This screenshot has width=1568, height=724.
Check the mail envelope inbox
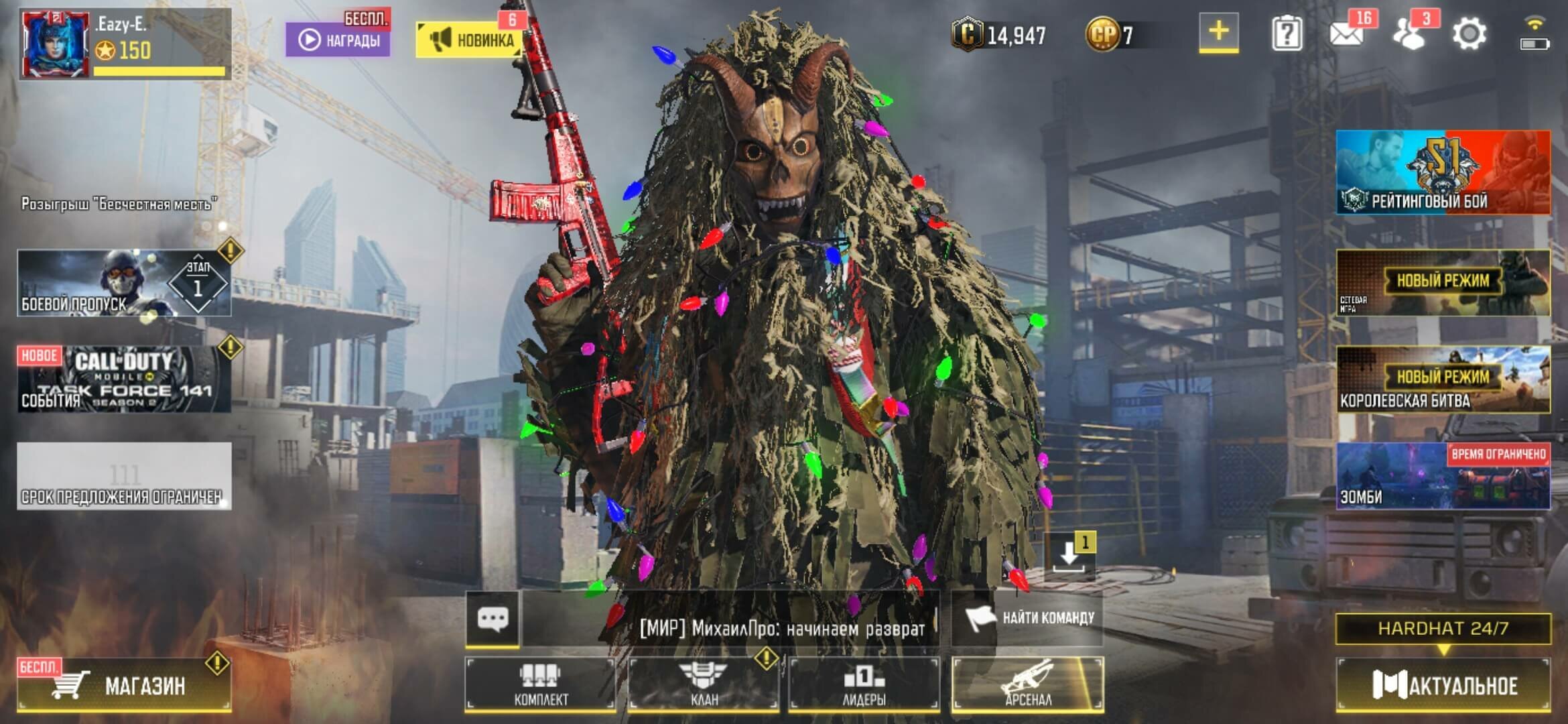pyautogui.click(x=1347, y=34)
